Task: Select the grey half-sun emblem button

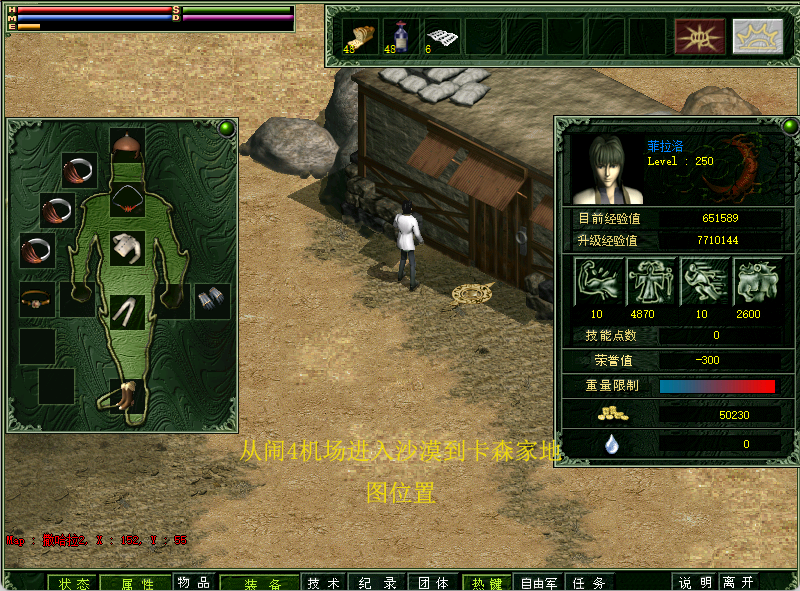Action: click(x=757, y=36)
